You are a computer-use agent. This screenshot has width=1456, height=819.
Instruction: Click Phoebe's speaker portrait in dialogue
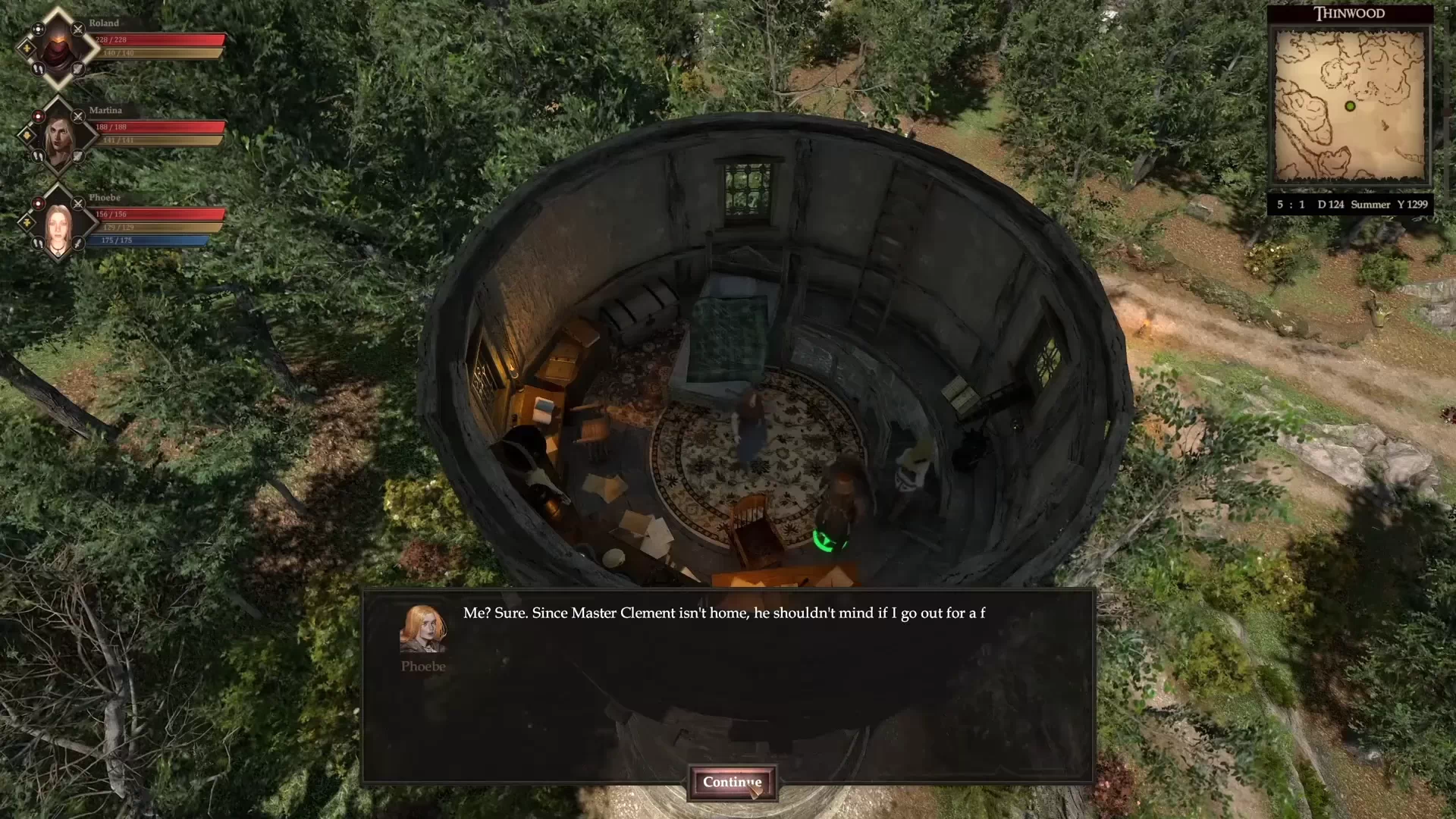[423, 629]
